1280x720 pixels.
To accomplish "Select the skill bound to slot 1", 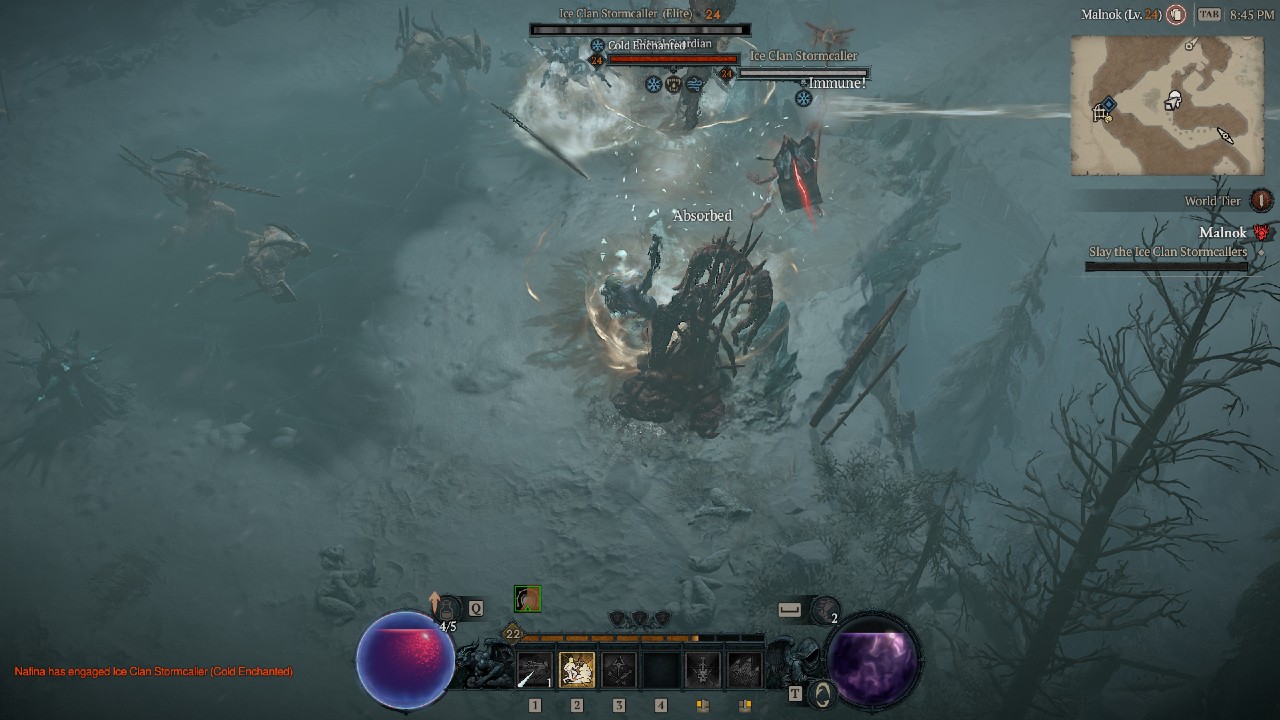I will coord(534,669).
